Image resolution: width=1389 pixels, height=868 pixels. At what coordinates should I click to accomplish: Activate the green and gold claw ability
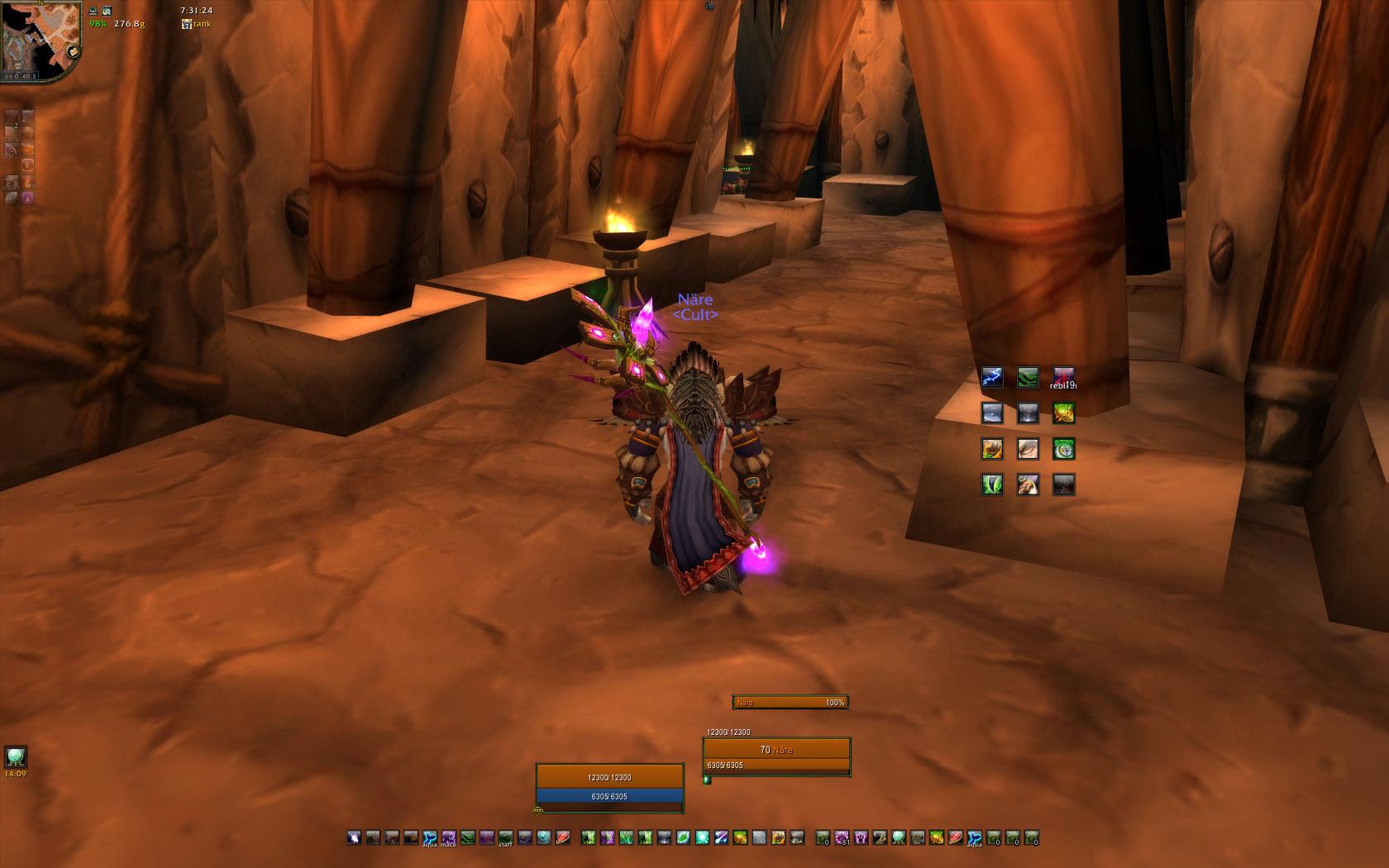point(1063,413)
